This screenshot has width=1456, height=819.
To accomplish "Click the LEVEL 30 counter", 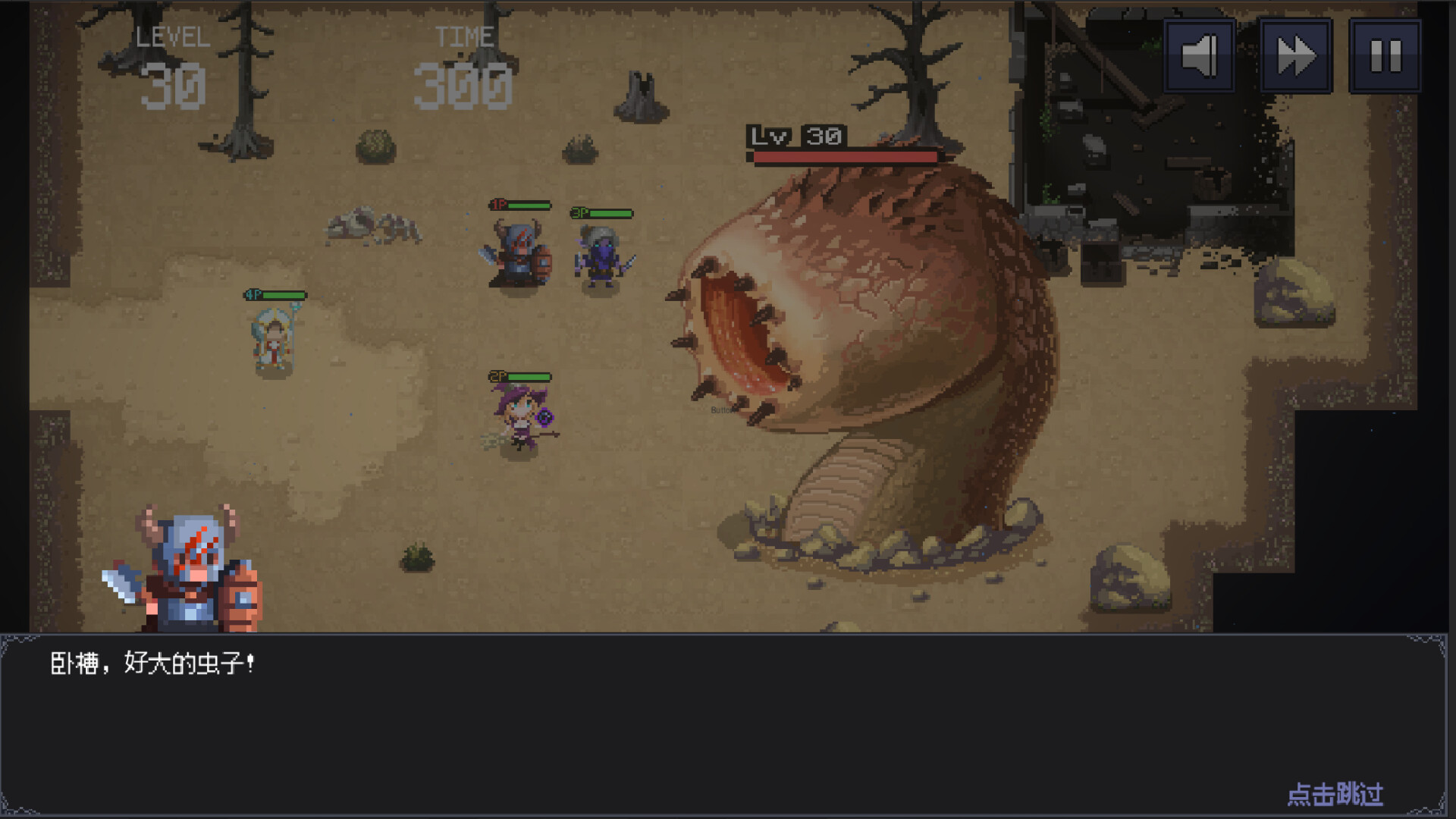I will pyautogui.click(x=172, y=64).
